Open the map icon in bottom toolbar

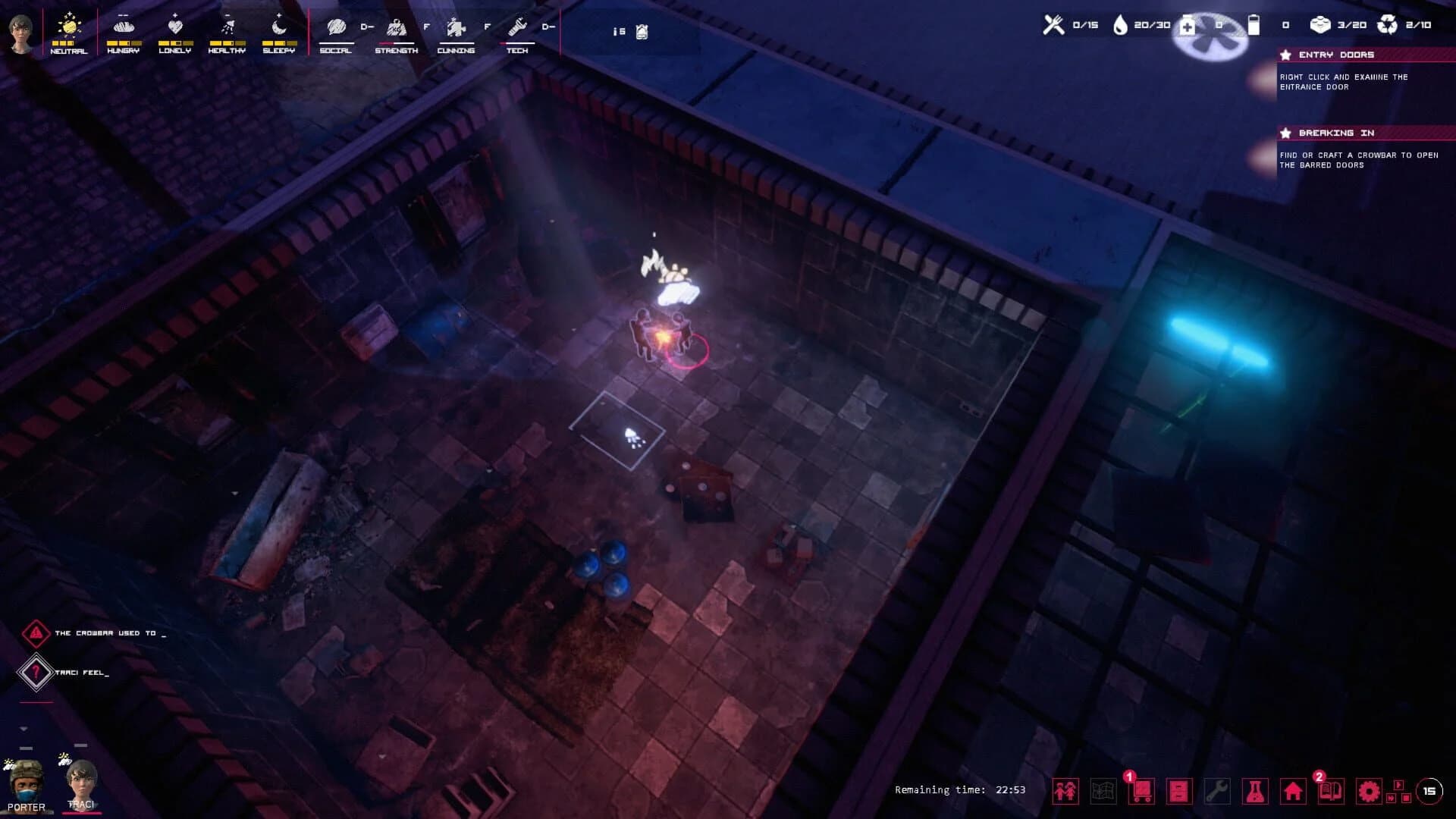coord(1103,791)
